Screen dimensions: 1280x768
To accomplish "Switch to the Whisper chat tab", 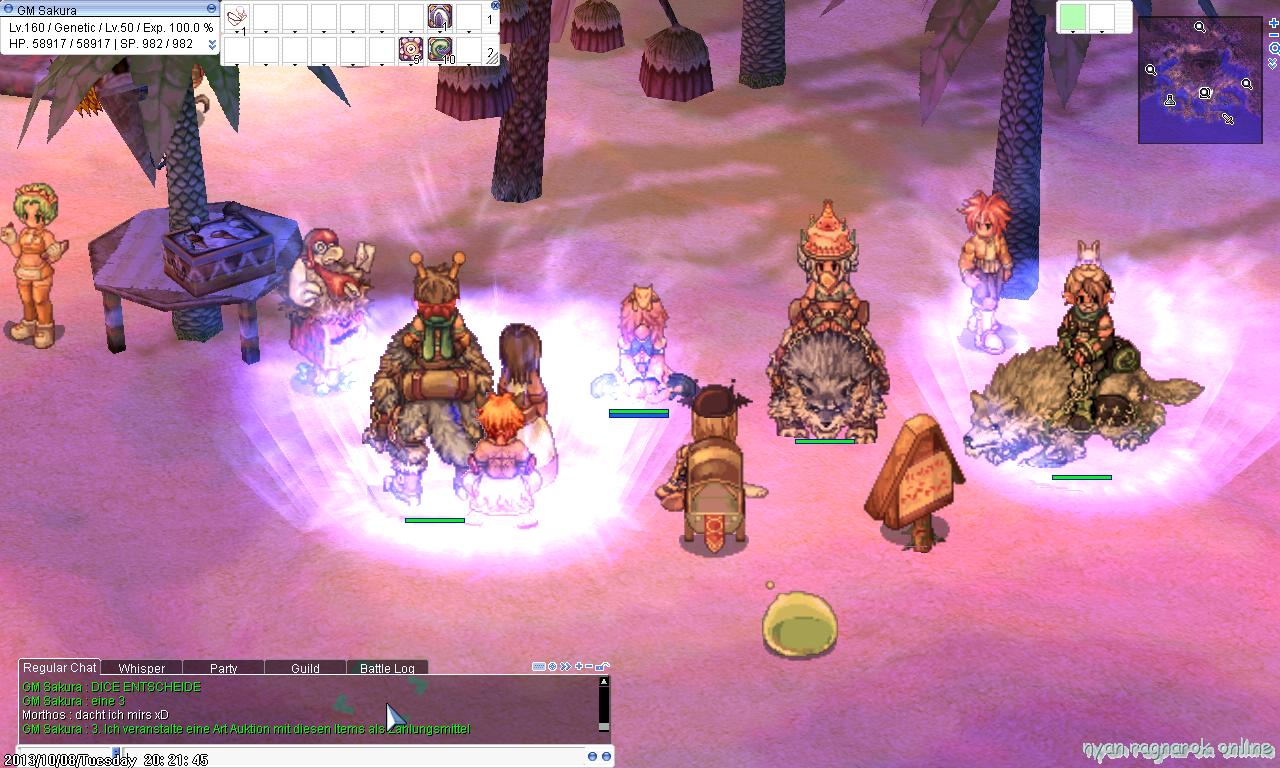I will point(141,668).
